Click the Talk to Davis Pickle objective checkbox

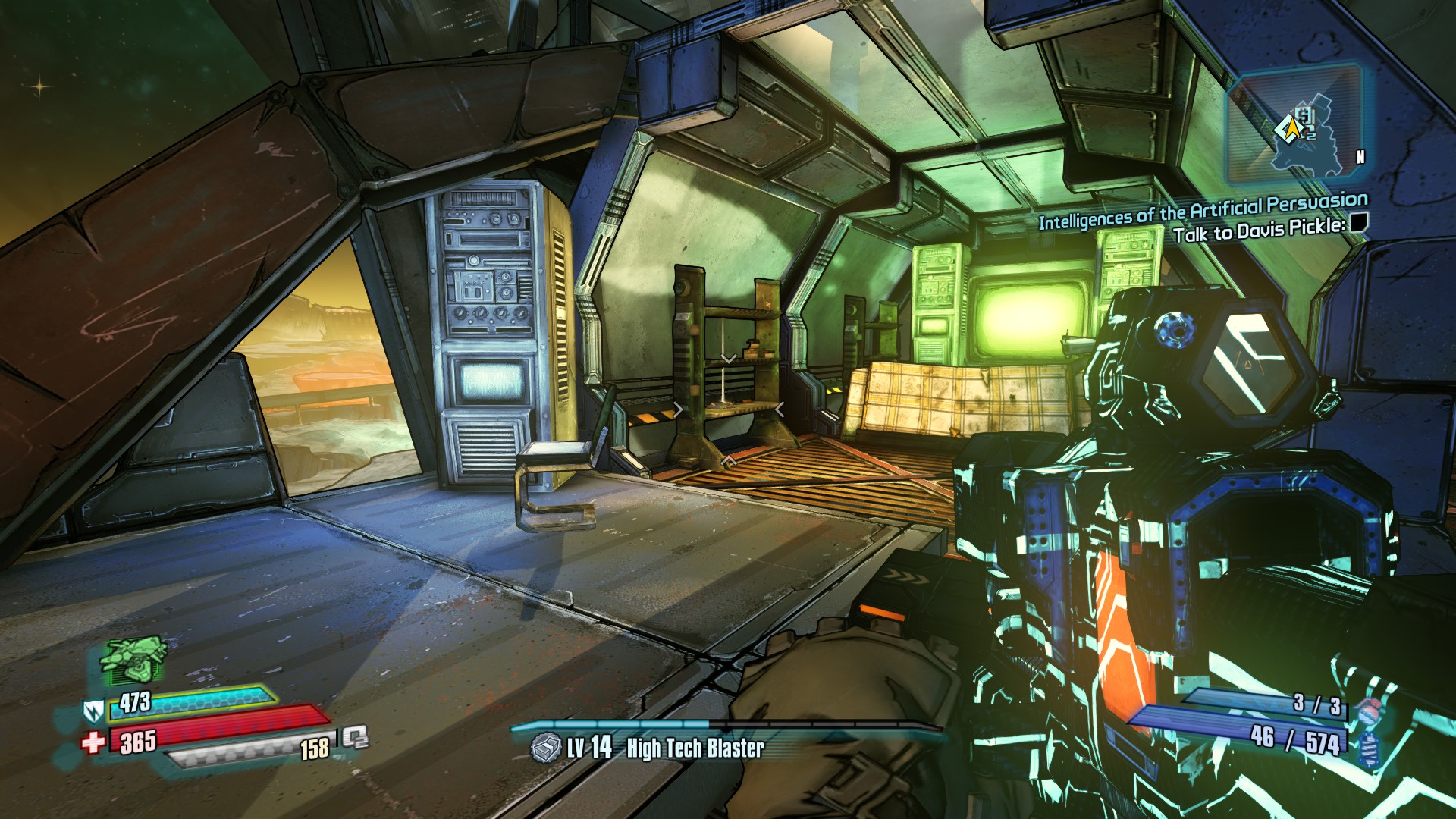[x=1358, y=223]
